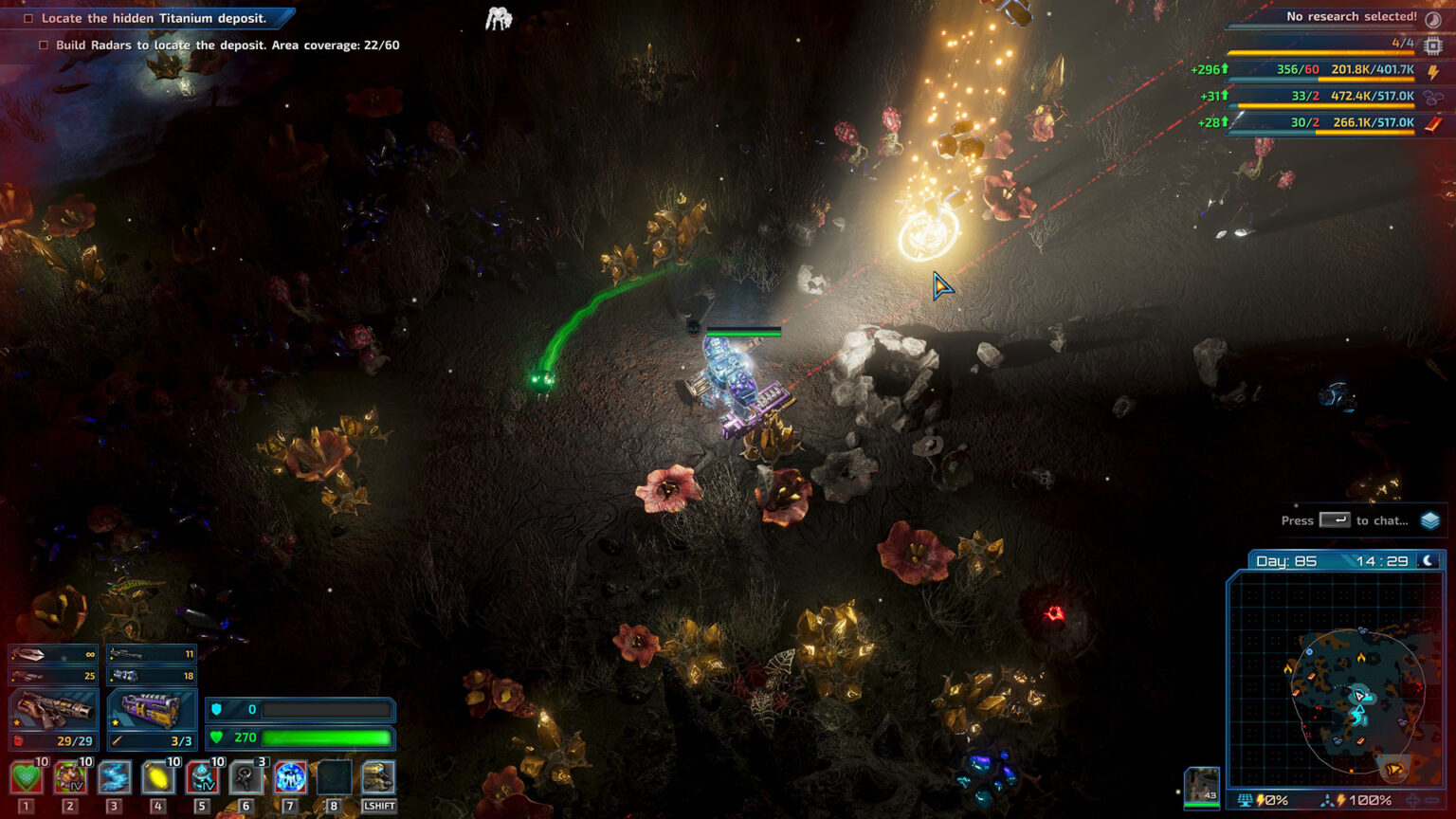Select the turret IV deployable in slot 2
Screen dimensions: 1456x819
(70, 778)
